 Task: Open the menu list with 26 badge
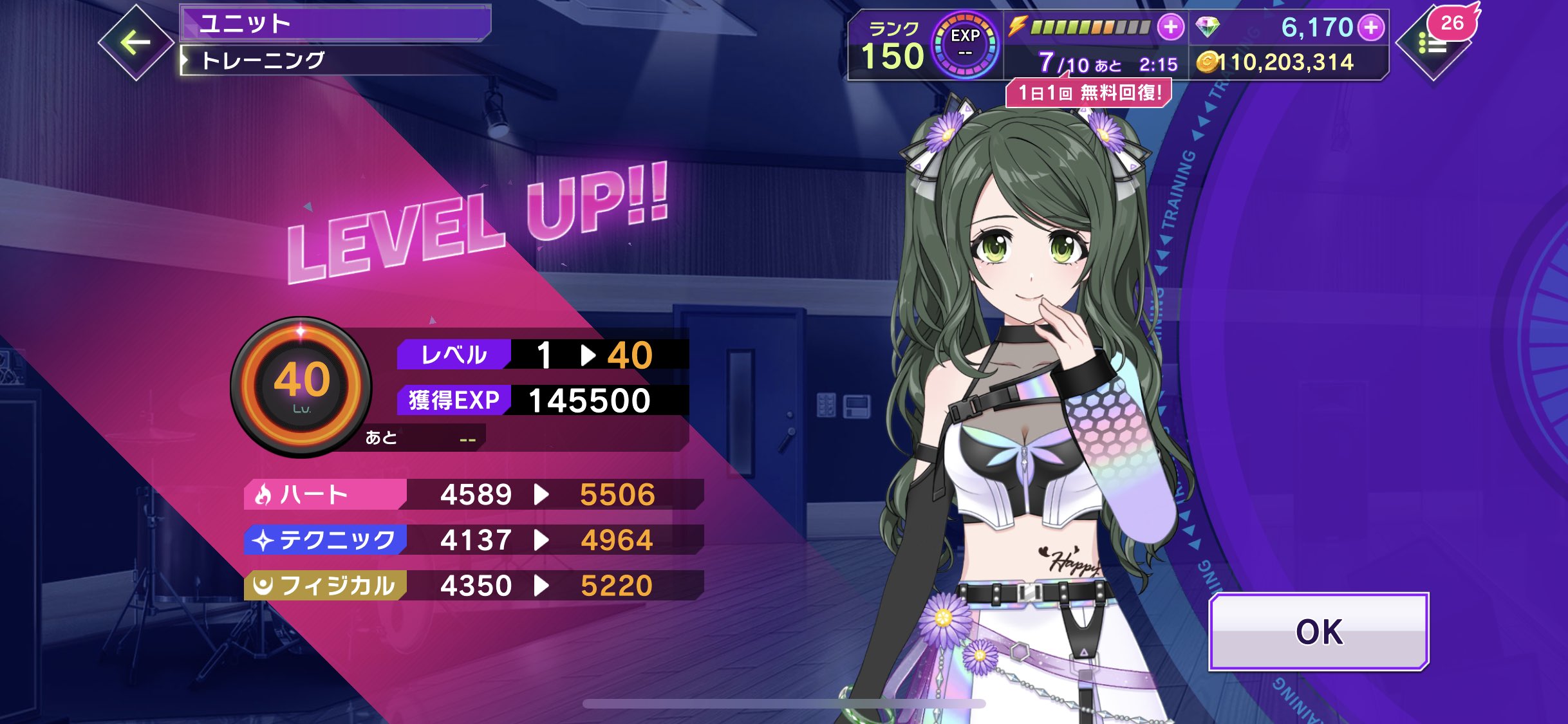point(1433,44)
